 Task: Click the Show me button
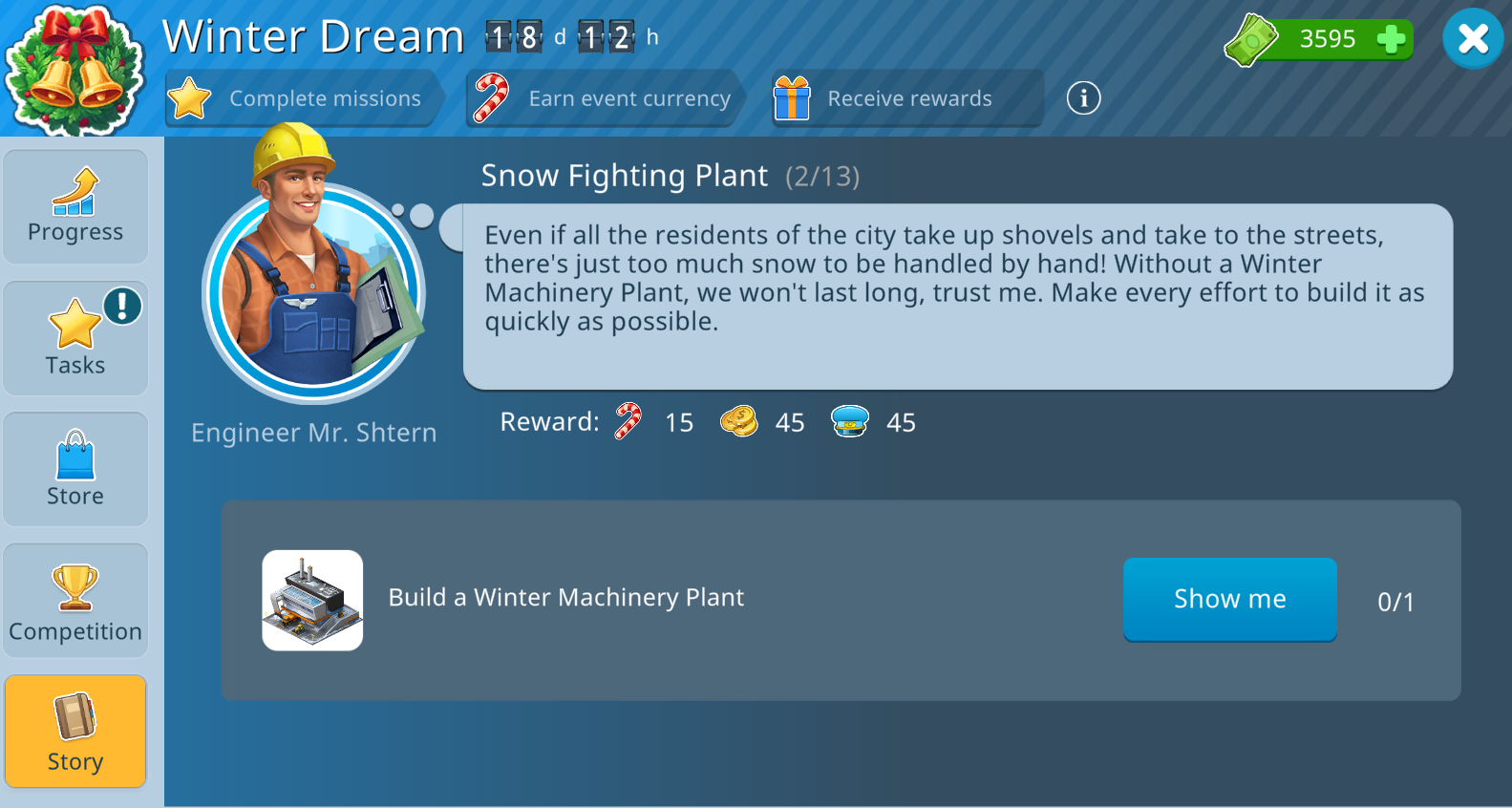pyautogui.click(x=1229, y=599)
